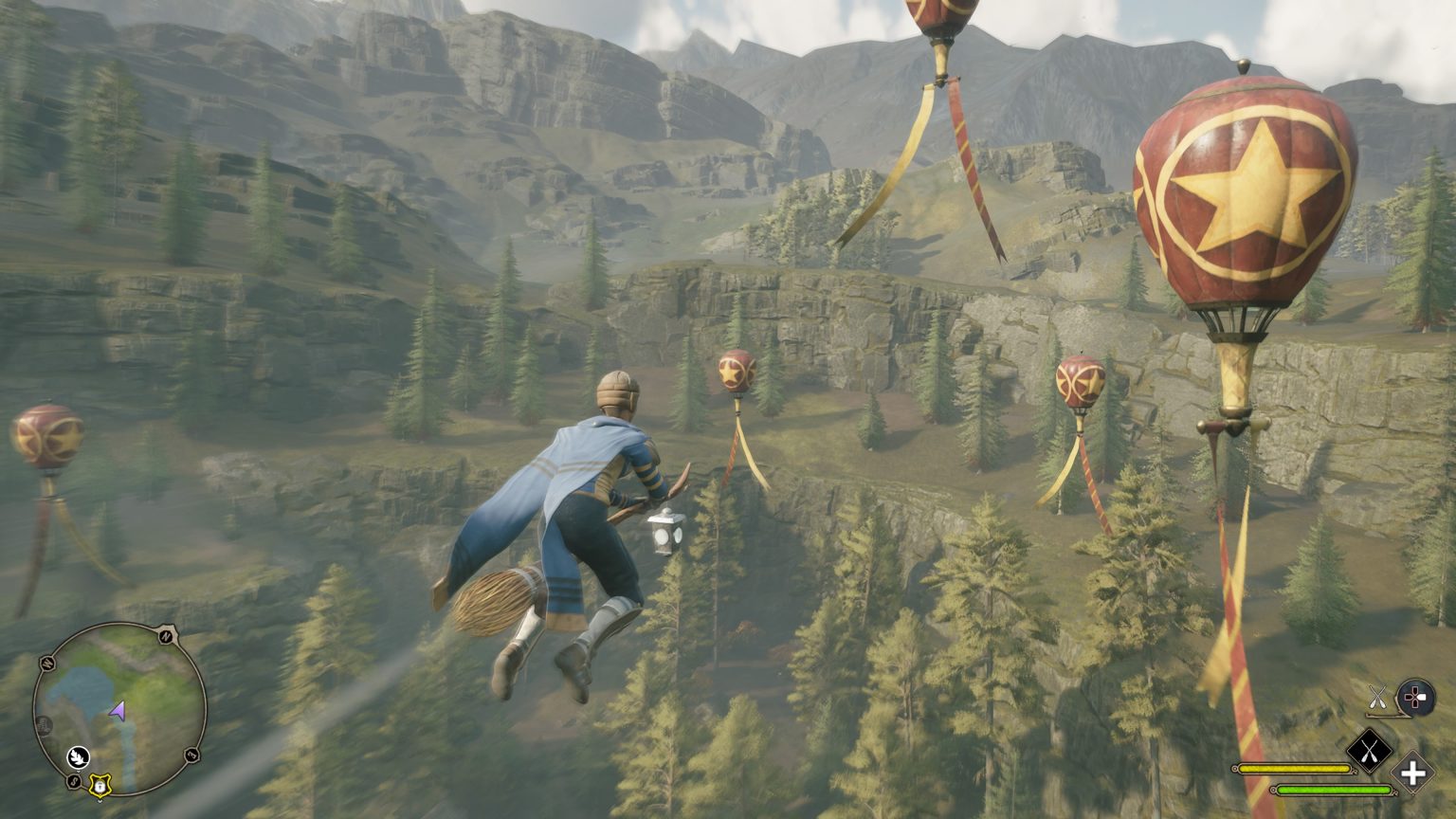The image size is (1456, 819).
Task: Expand the chevron below the padlock shield marker
Action: click(100, 801)
